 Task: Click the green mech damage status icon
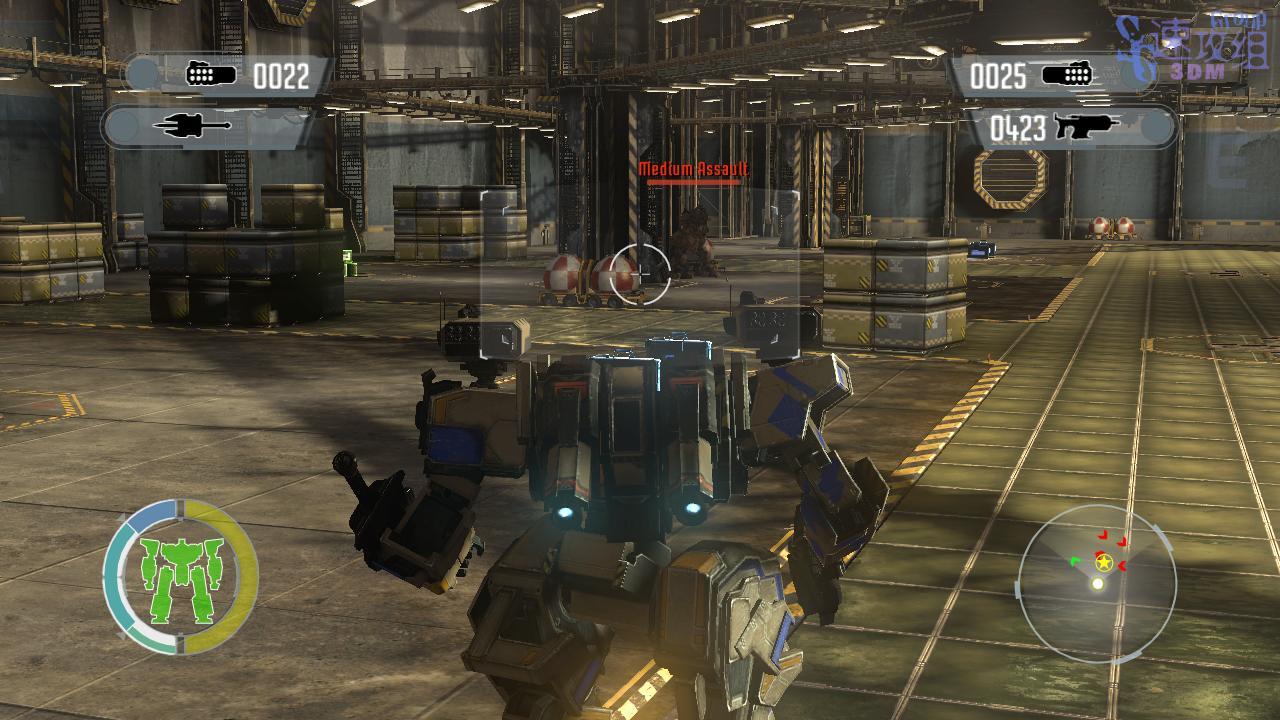tap(180, 578)
